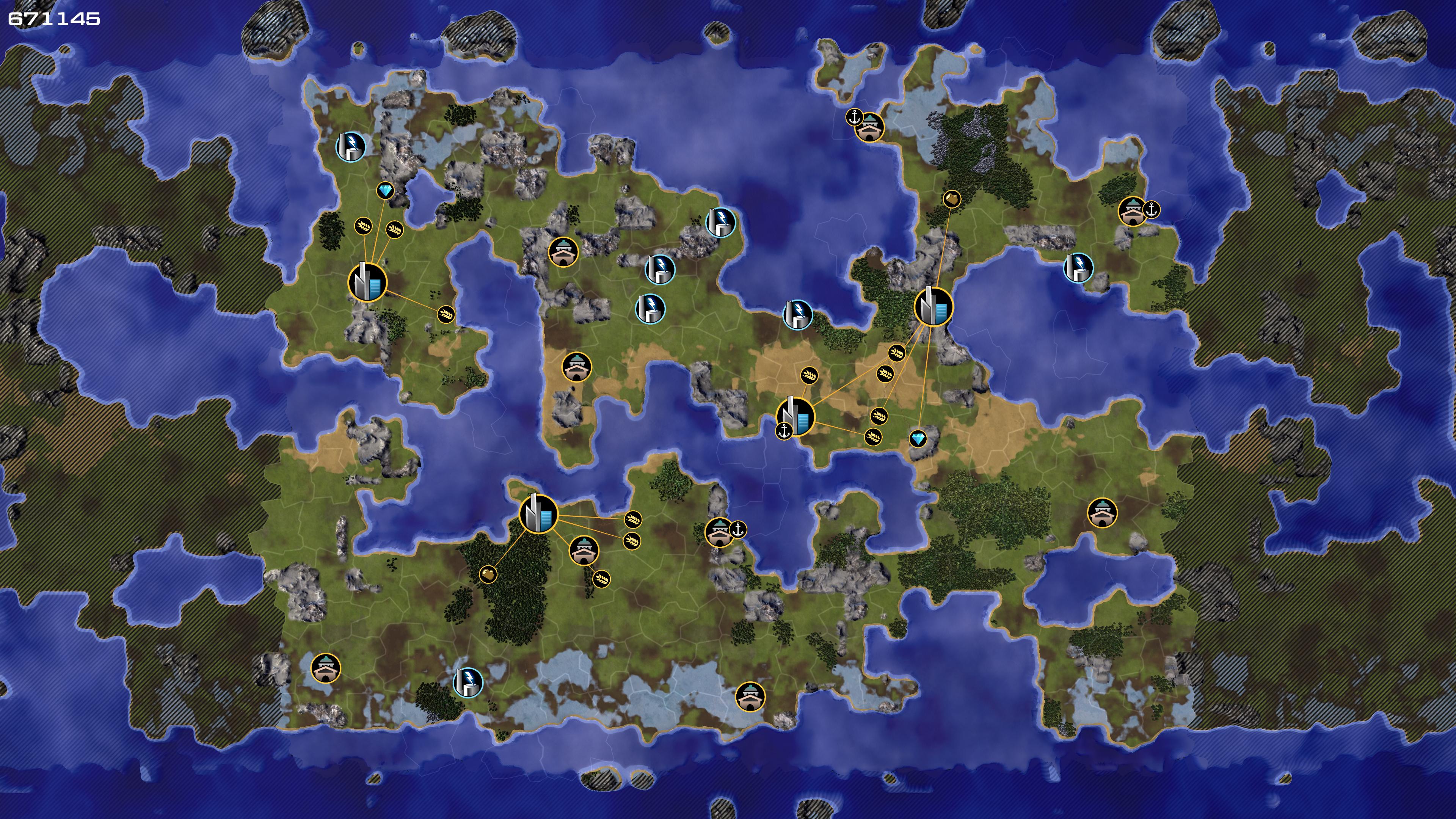1456x819 pixels.
Task: Select the village marker on desert sand
Action: (576, 367)
